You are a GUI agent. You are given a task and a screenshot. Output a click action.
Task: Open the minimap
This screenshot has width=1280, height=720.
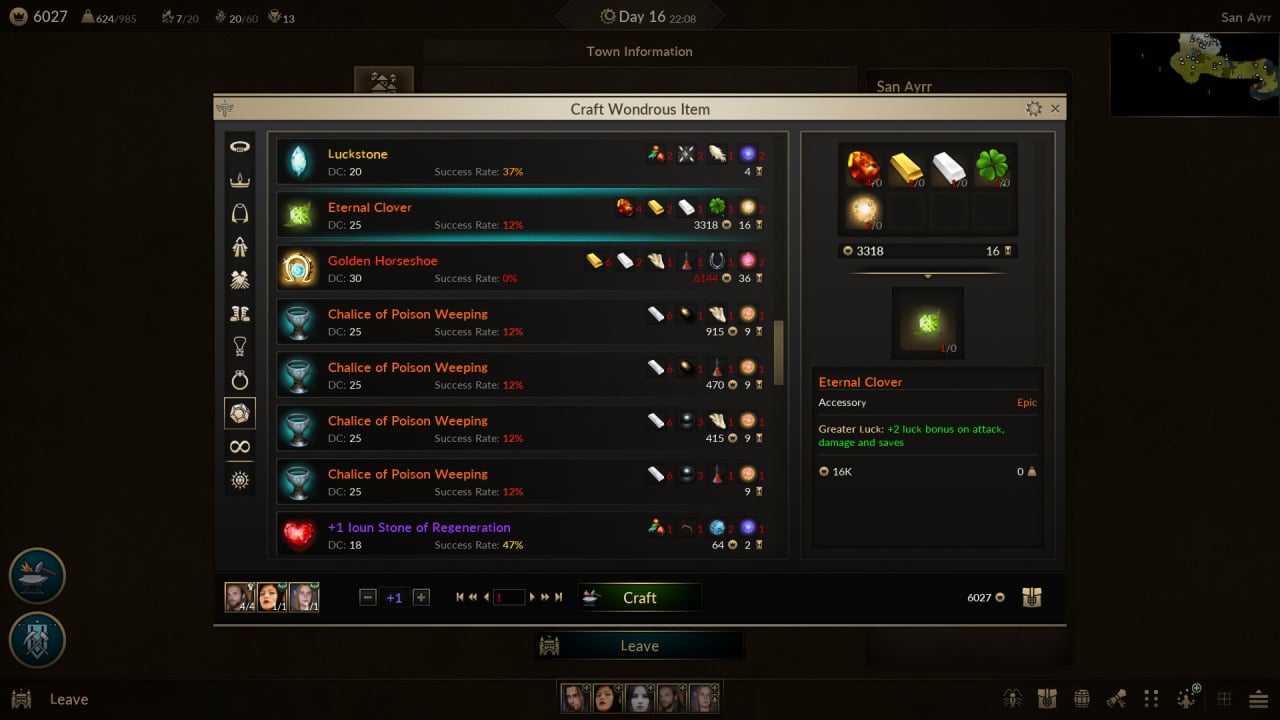(x=1194, y=74)
